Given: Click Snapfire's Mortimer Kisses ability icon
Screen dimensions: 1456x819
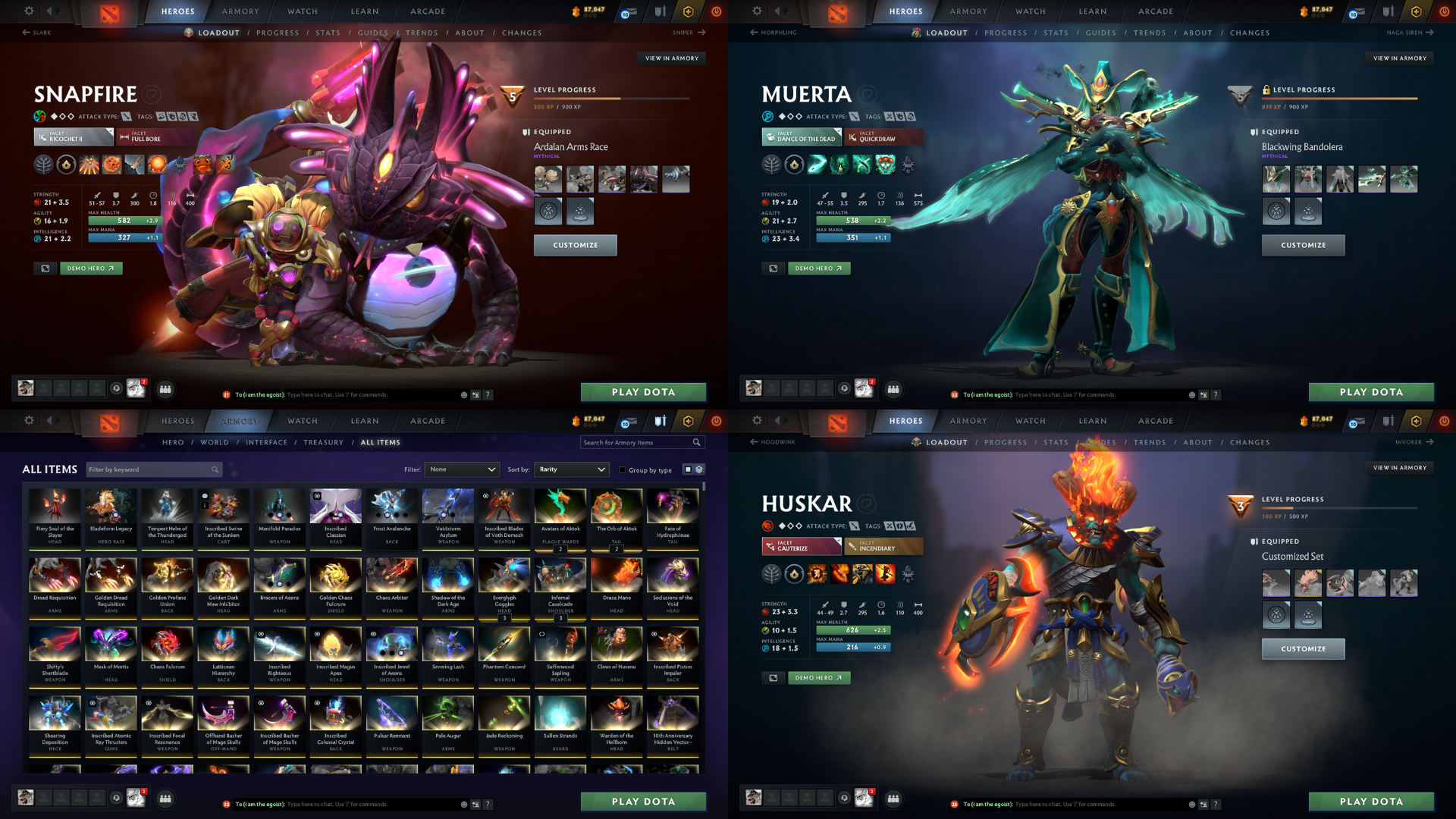Looking at the screenshot, I should [x=156, y=164].
